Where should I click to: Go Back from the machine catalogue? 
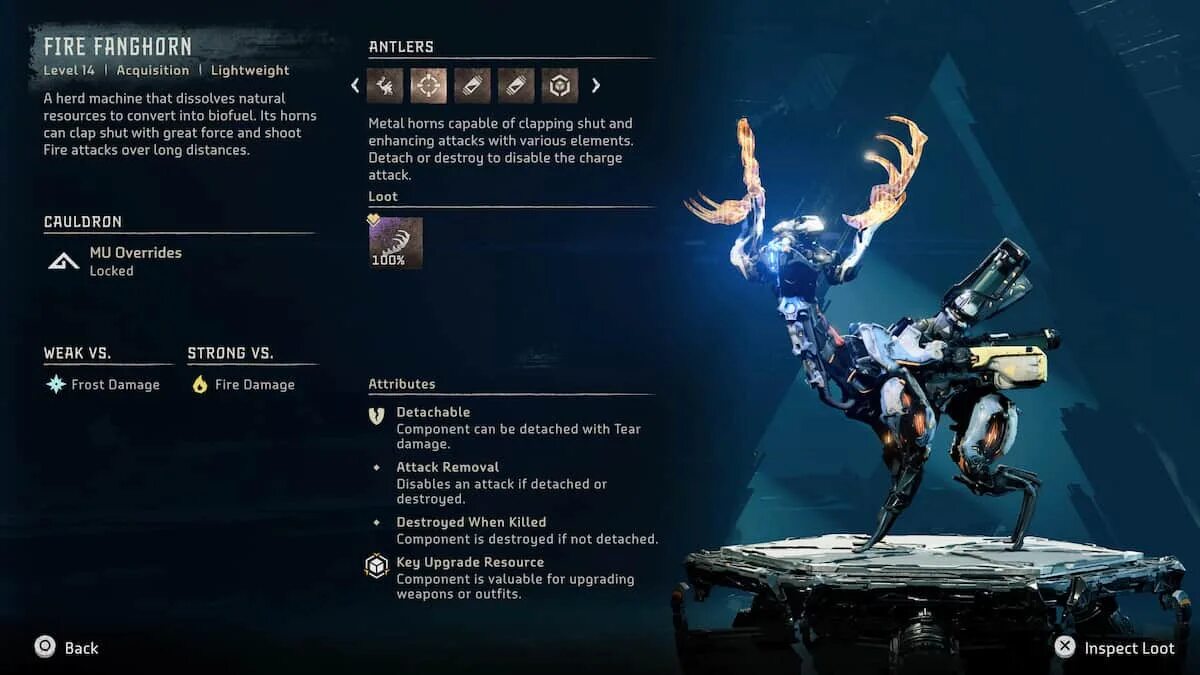pyautogui.click(x=67, y=647)
